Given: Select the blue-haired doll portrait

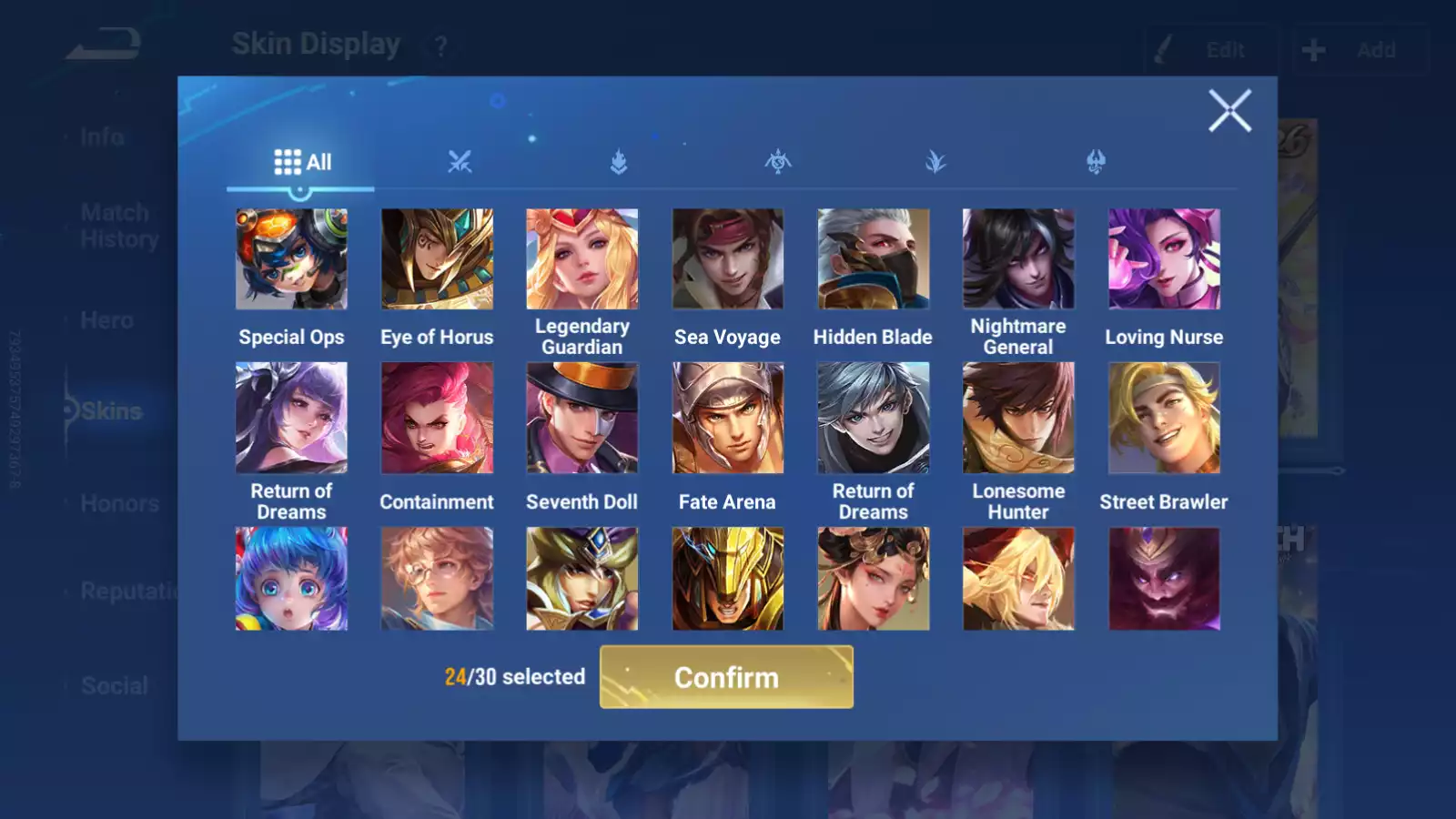Looking at the screenshot, I should click(x=291, y=579).
